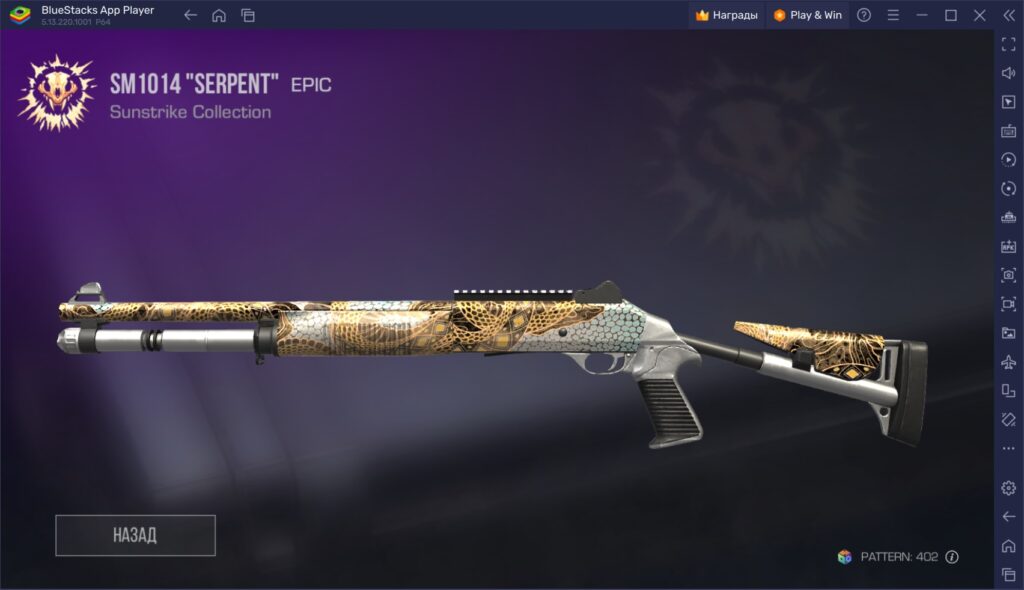Click the НАЗАД back button

click(x=135, y=535)
